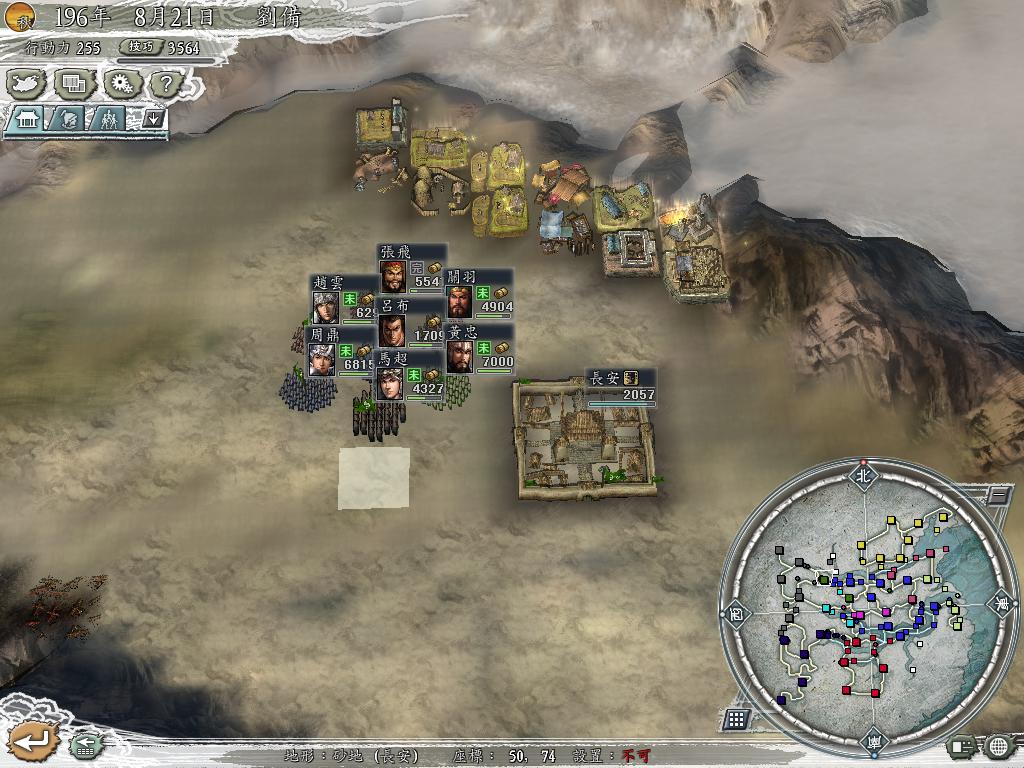The height and width of the screenshot is (768, 1024).
Task: Click the green arrow keypad button
Action: point(85,744)
